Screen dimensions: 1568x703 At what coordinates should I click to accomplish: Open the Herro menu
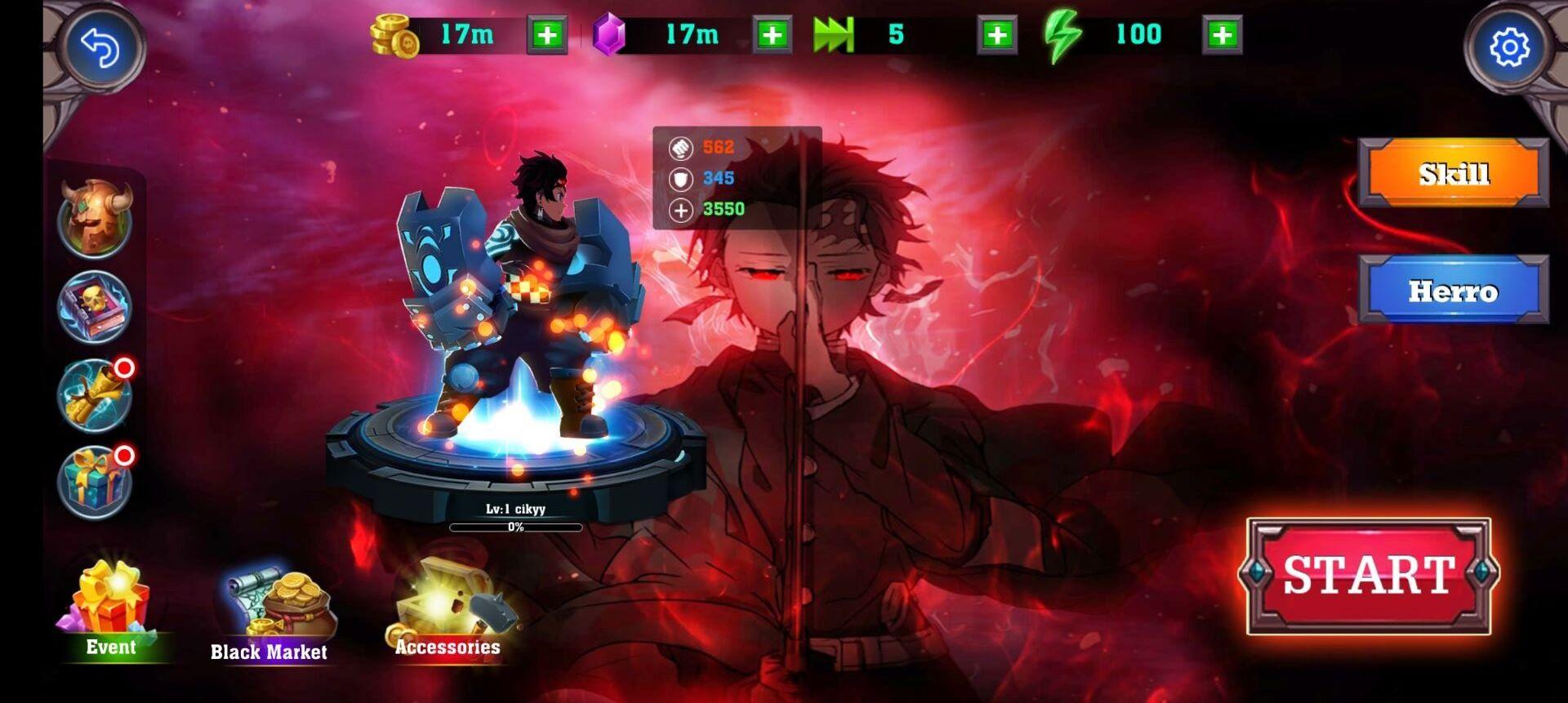[x=1453, y=291]
